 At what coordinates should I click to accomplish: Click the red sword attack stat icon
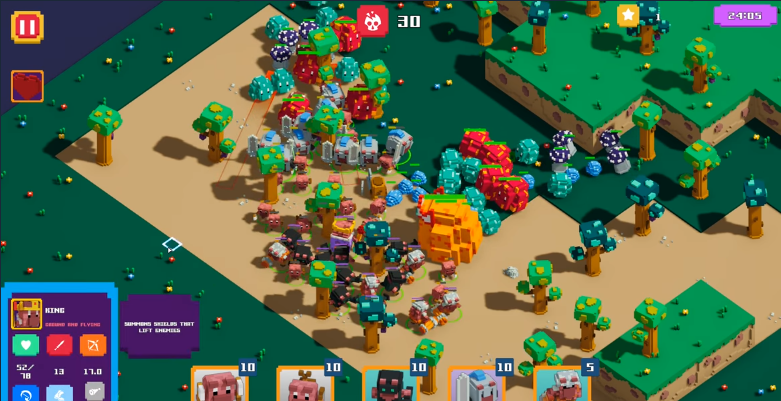point(59,345)
